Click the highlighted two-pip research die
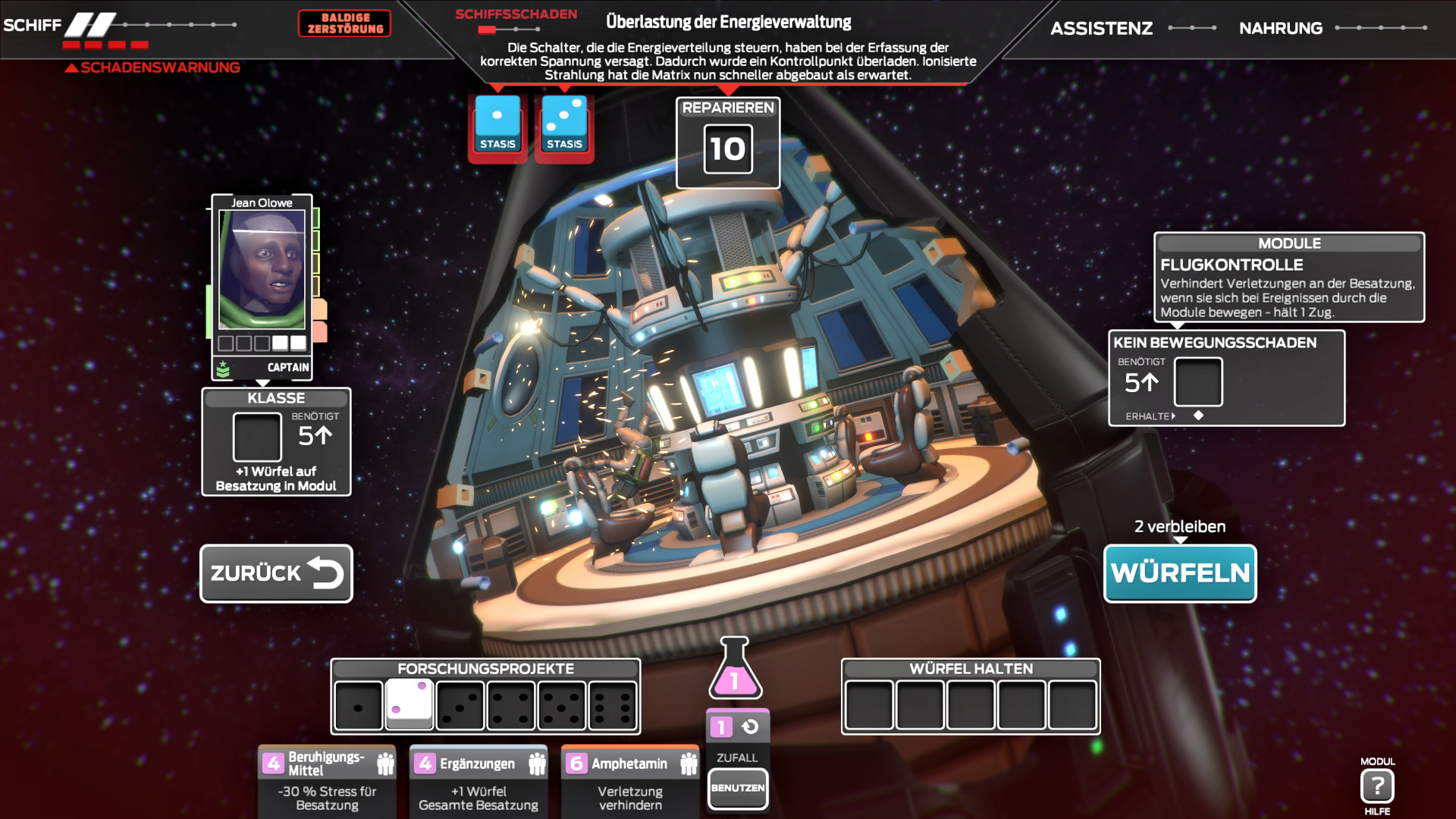The width and height of the screenshot is (1456, 819). pos(409,704)
